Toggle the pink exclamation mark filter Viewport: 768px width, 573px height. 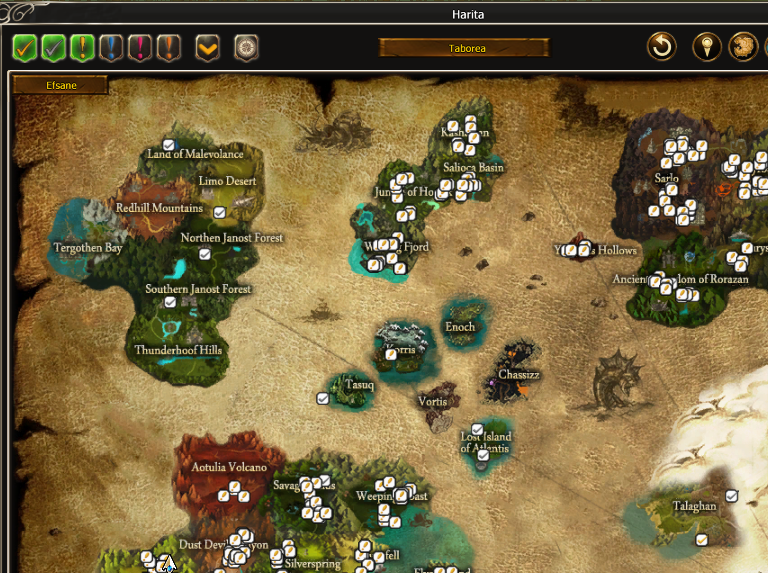140,47
